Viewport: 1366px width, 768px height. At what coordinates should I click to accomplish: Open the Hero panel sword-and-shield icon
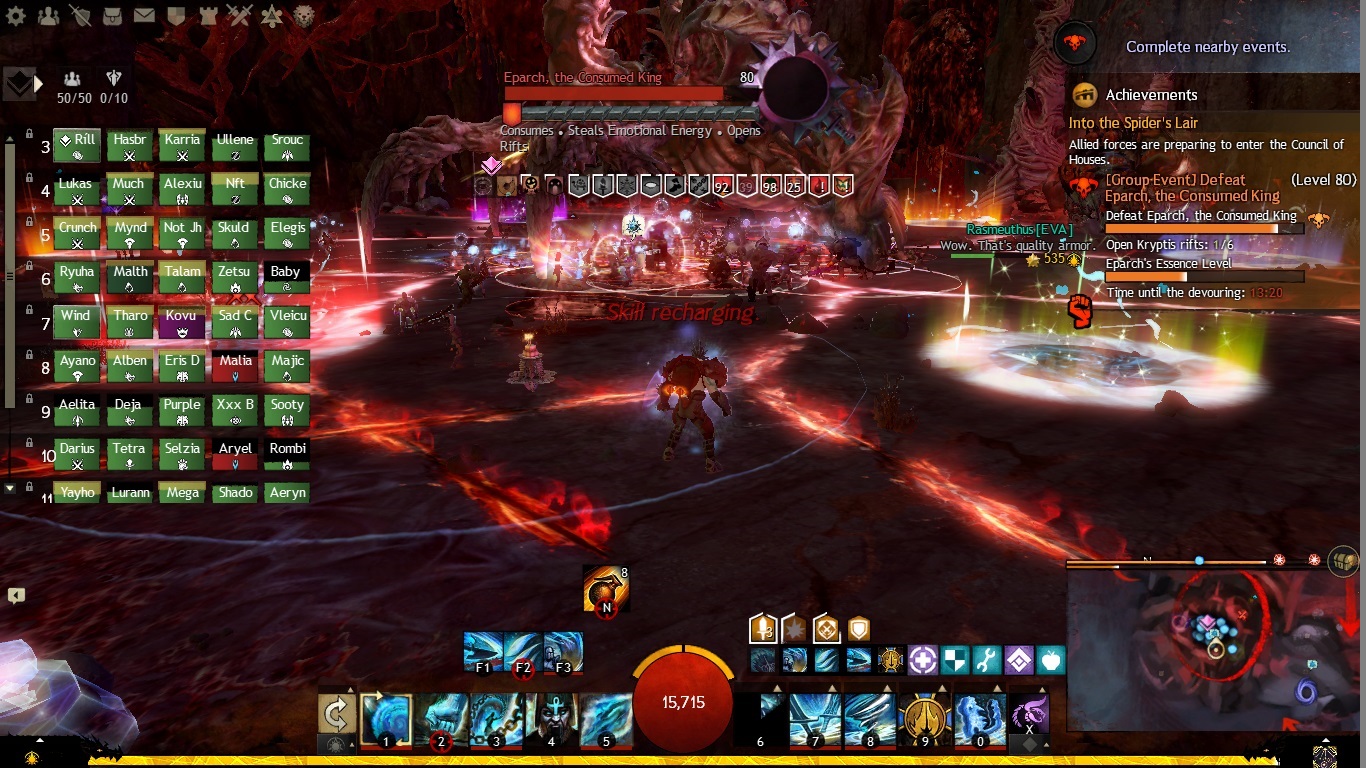coord(81,16)
